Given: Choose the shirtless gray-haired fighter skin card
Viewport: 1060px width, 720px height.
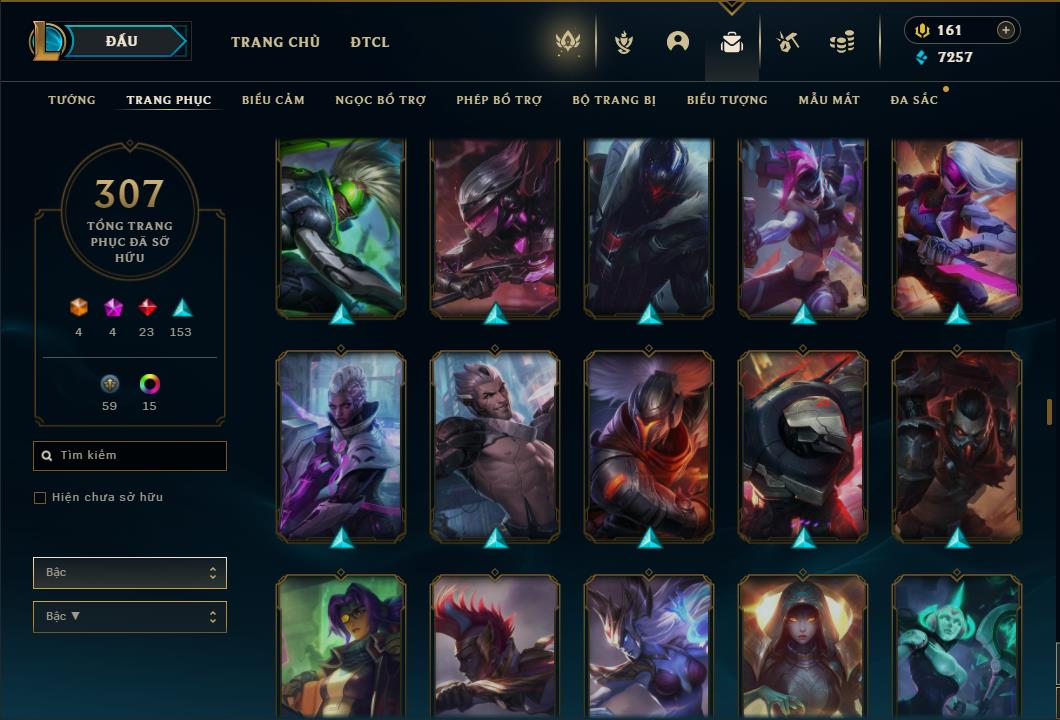Looking at the screenshot, I should 495,445.
